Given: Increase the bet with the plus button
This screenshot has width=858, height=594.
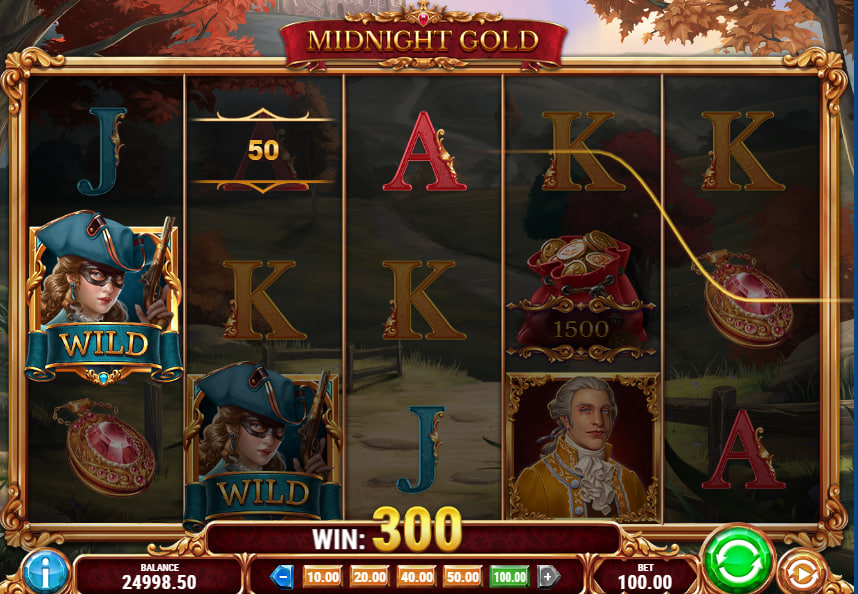Looking at the screenshot, I should click(x=548, y=576).
